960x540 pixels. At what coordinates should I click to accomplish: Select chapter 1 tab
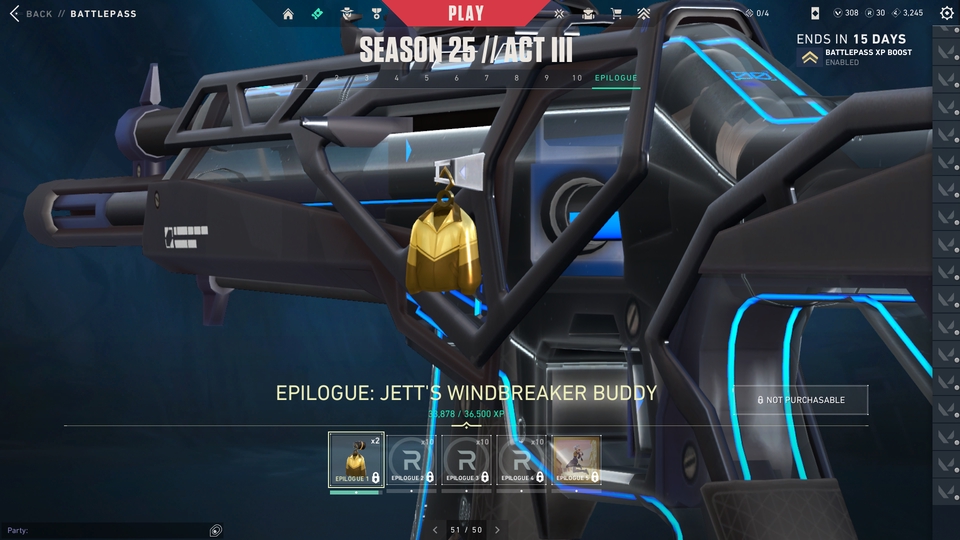click(306, 78)
